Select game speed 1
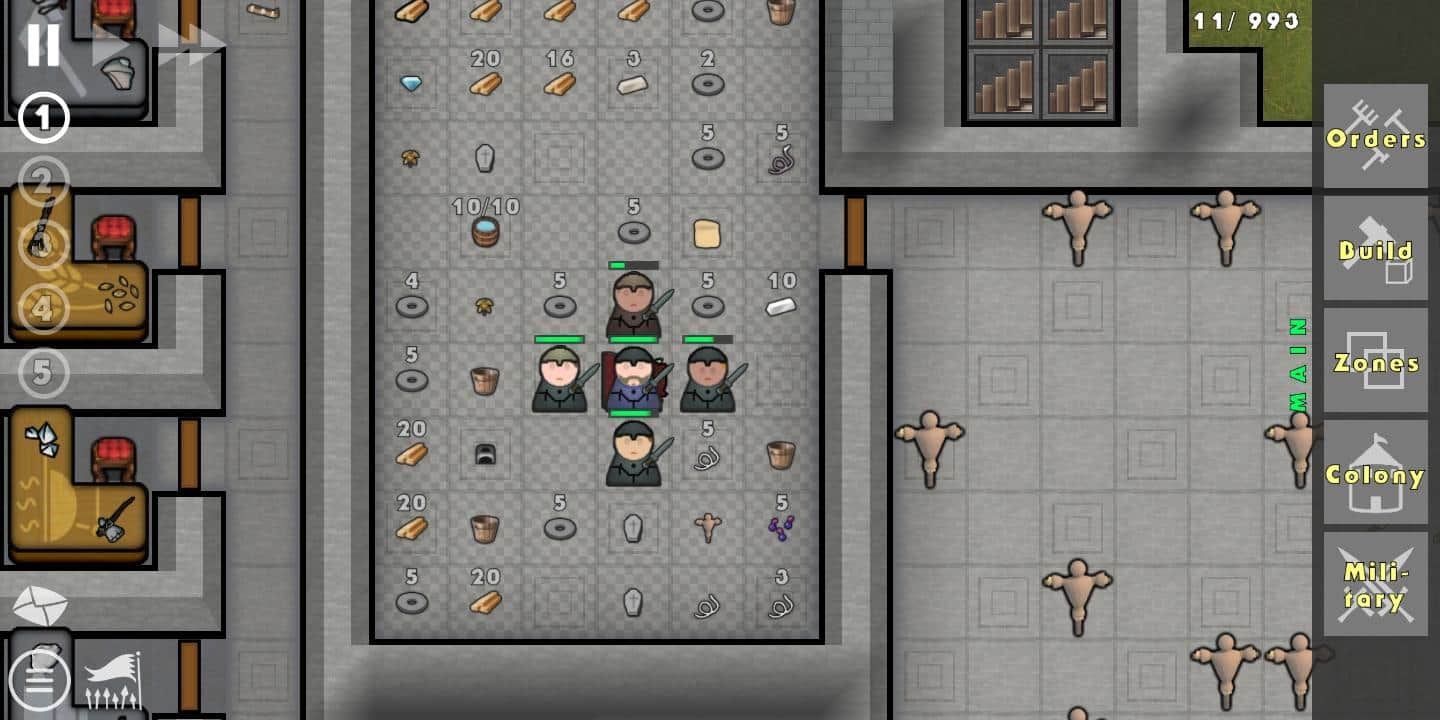The image size is (1440, 720). (42, 116)
